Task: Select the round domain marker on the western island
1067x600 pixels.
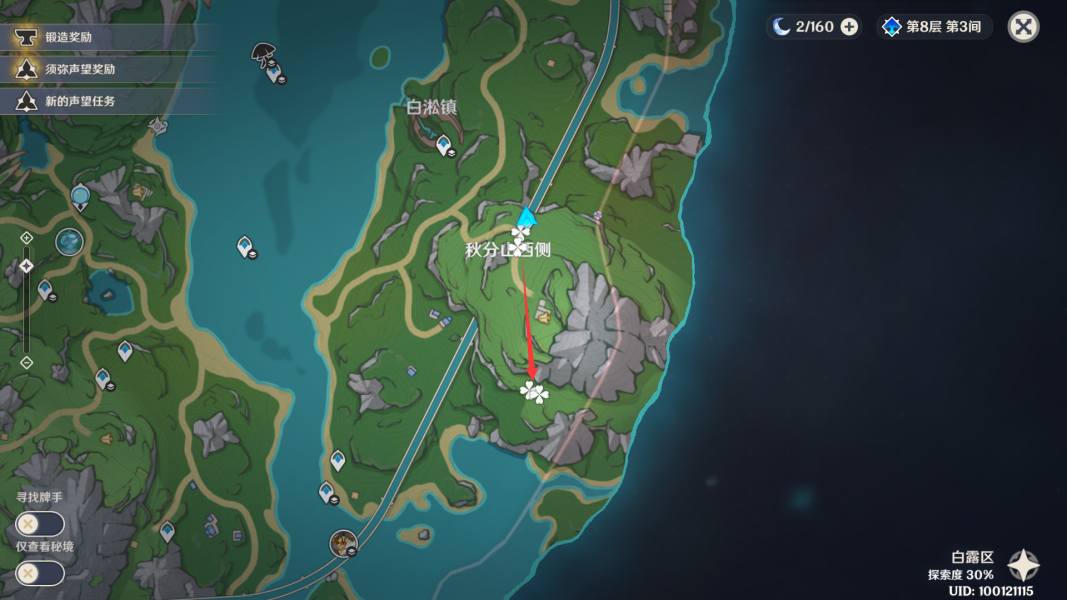Action: click(69, 241)
